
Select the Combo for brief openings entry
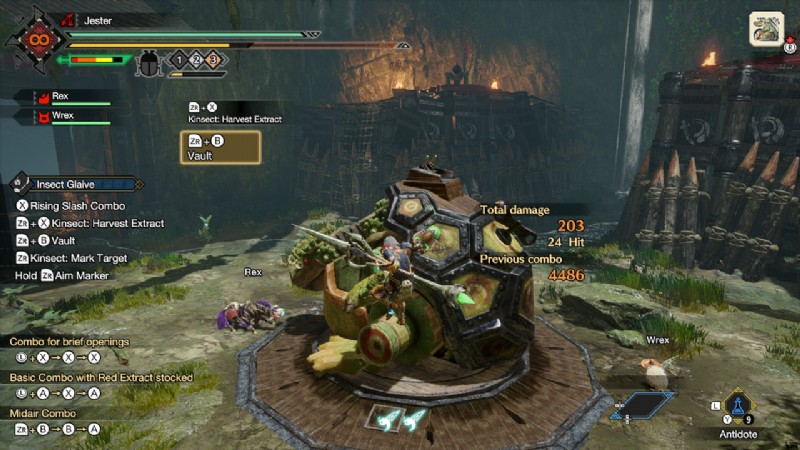point(69,342)
